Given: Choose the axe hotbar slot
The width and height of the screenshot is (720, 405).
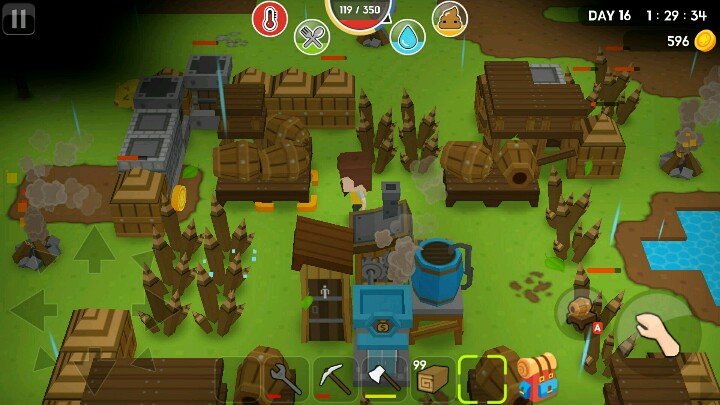Looking at the screenshot, I should point(384,379).
